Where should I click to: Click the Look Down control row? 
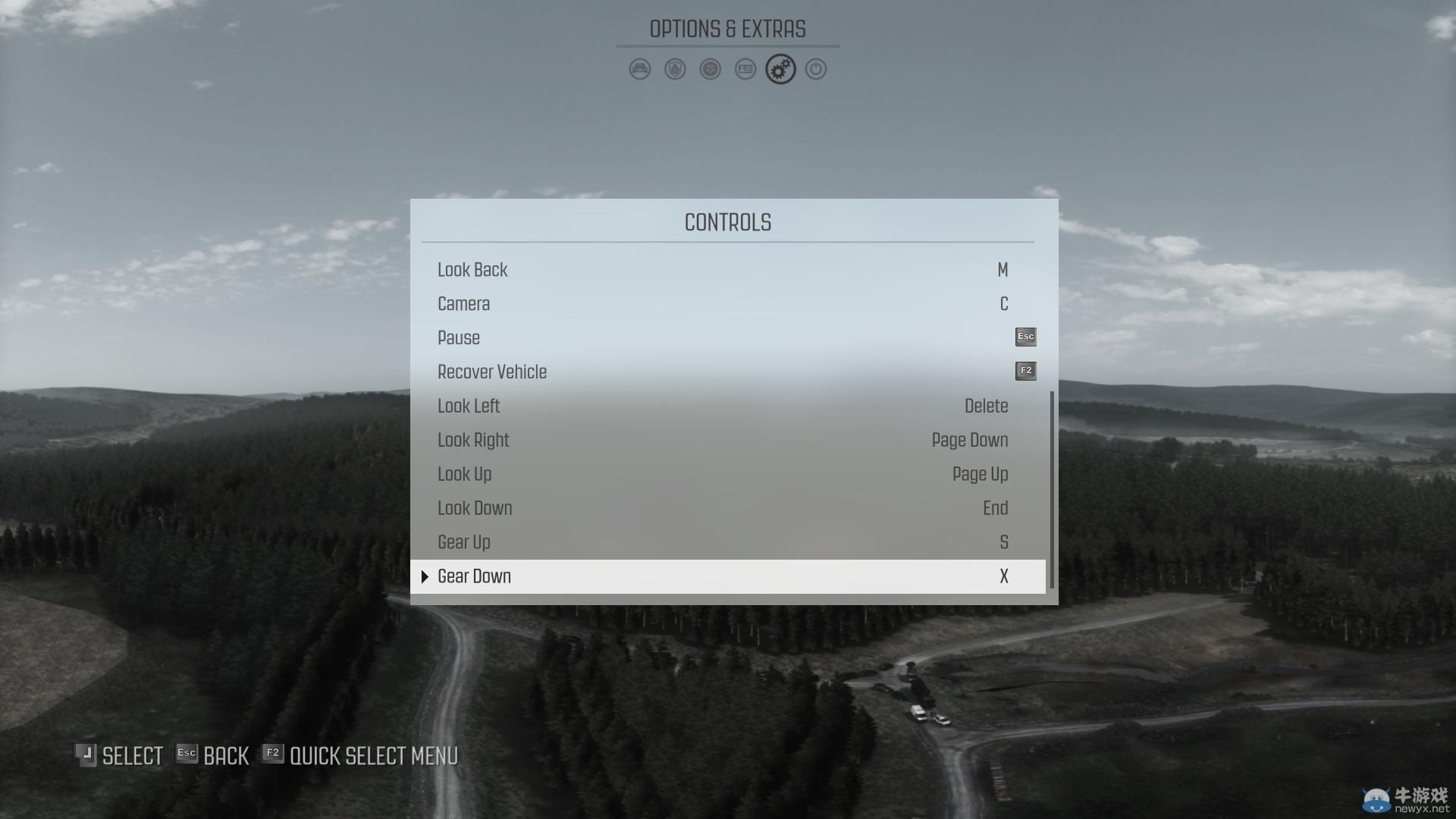click(726, 509)
